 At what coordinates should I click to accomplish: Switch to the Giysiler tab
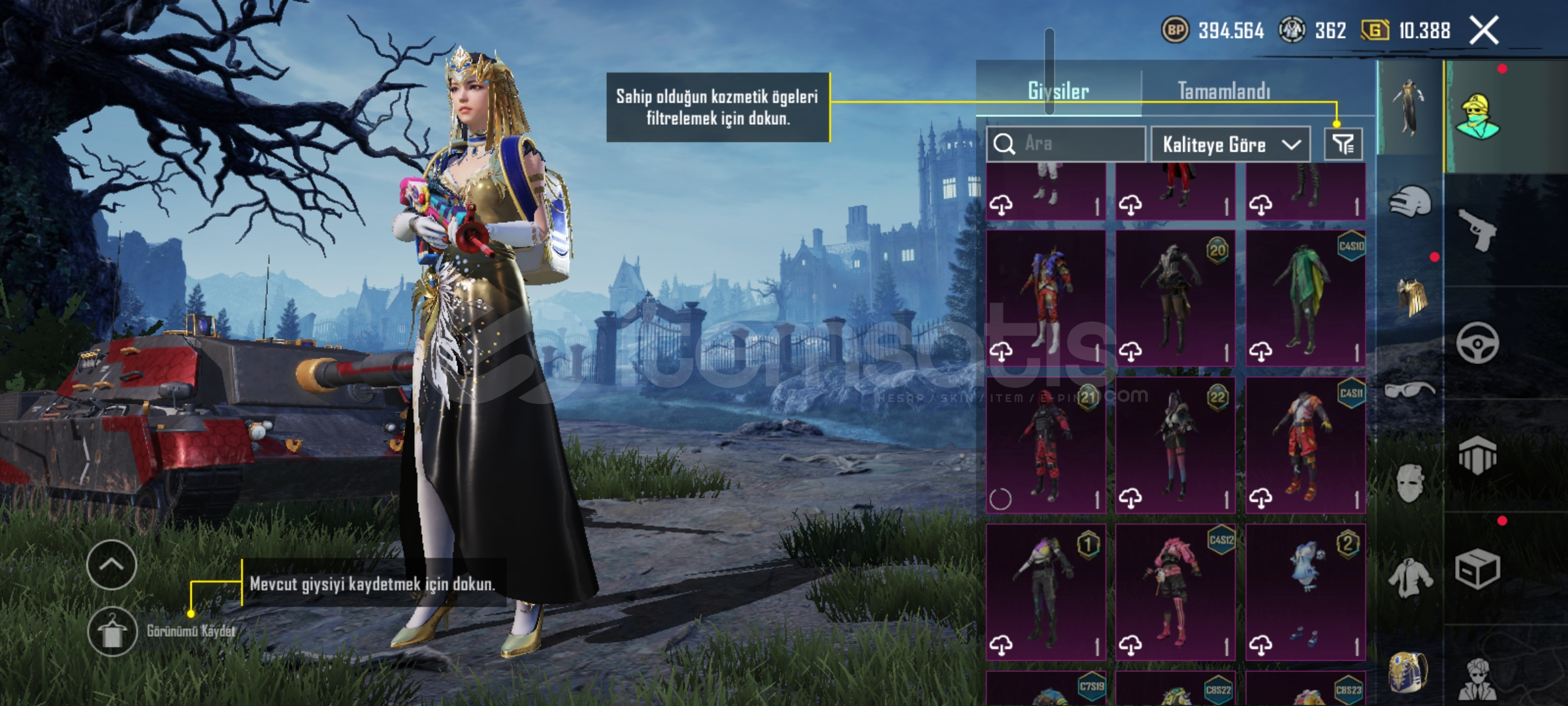(x=1058, y=91)
